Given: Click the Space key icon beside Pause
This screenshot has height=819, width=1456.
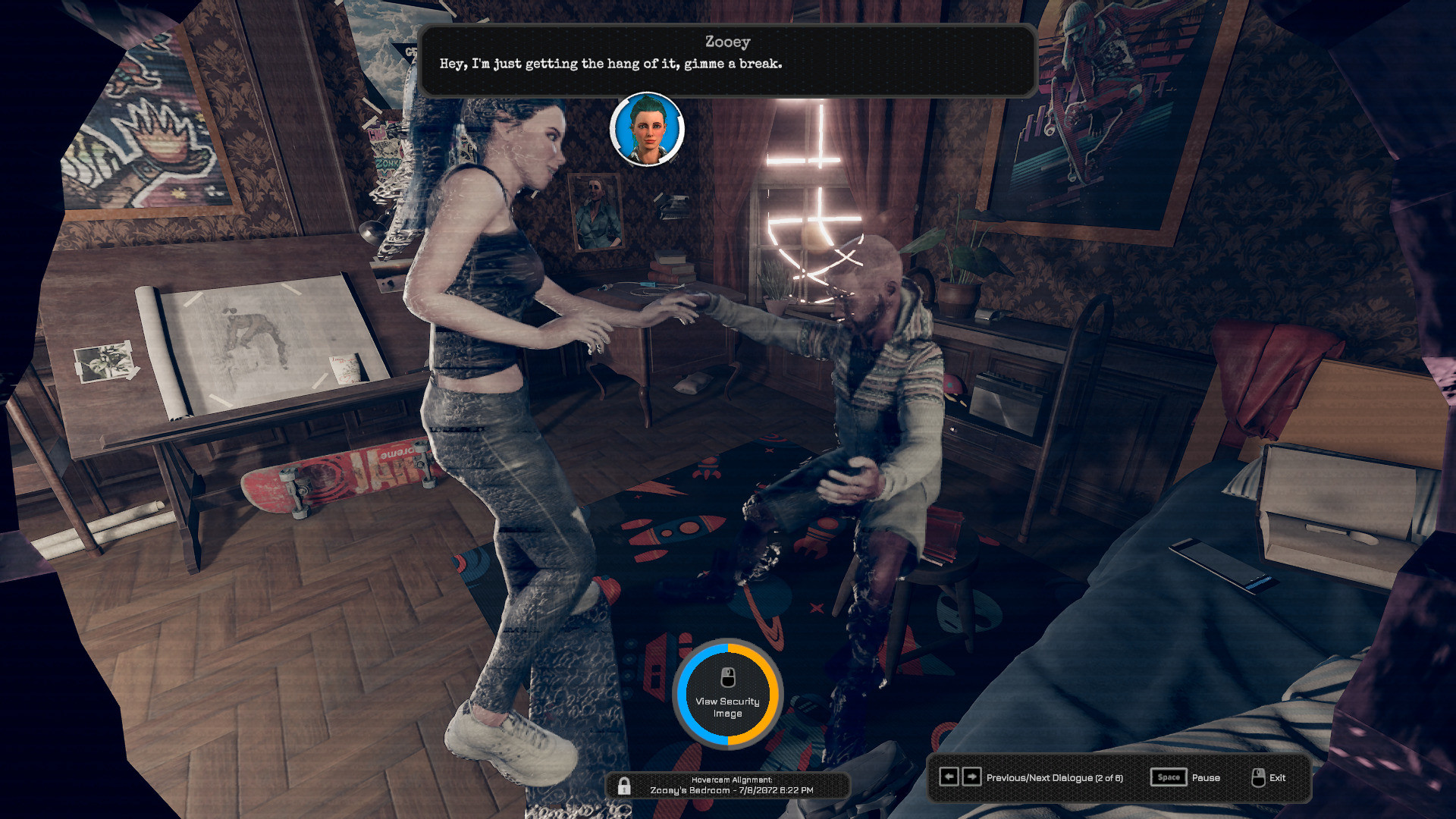Looking at the screenshot, I should coord(1168,777).
